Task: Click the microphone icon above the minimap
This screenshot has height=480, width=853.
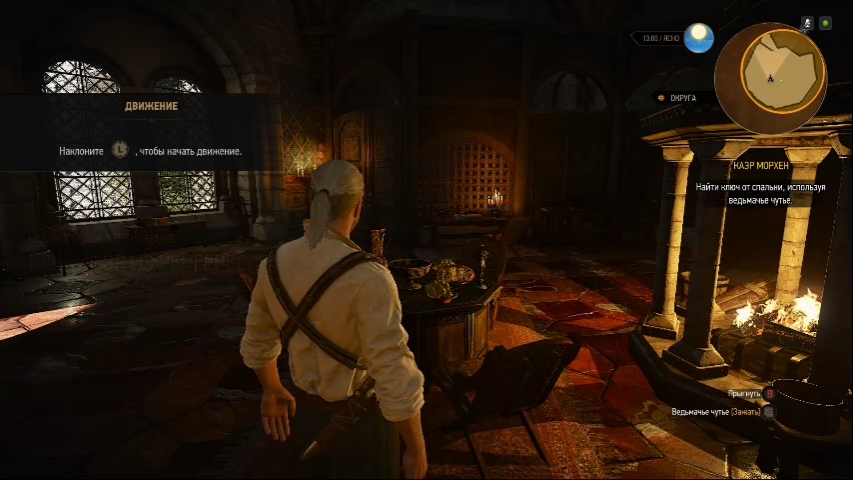Action: click(807, 22)
